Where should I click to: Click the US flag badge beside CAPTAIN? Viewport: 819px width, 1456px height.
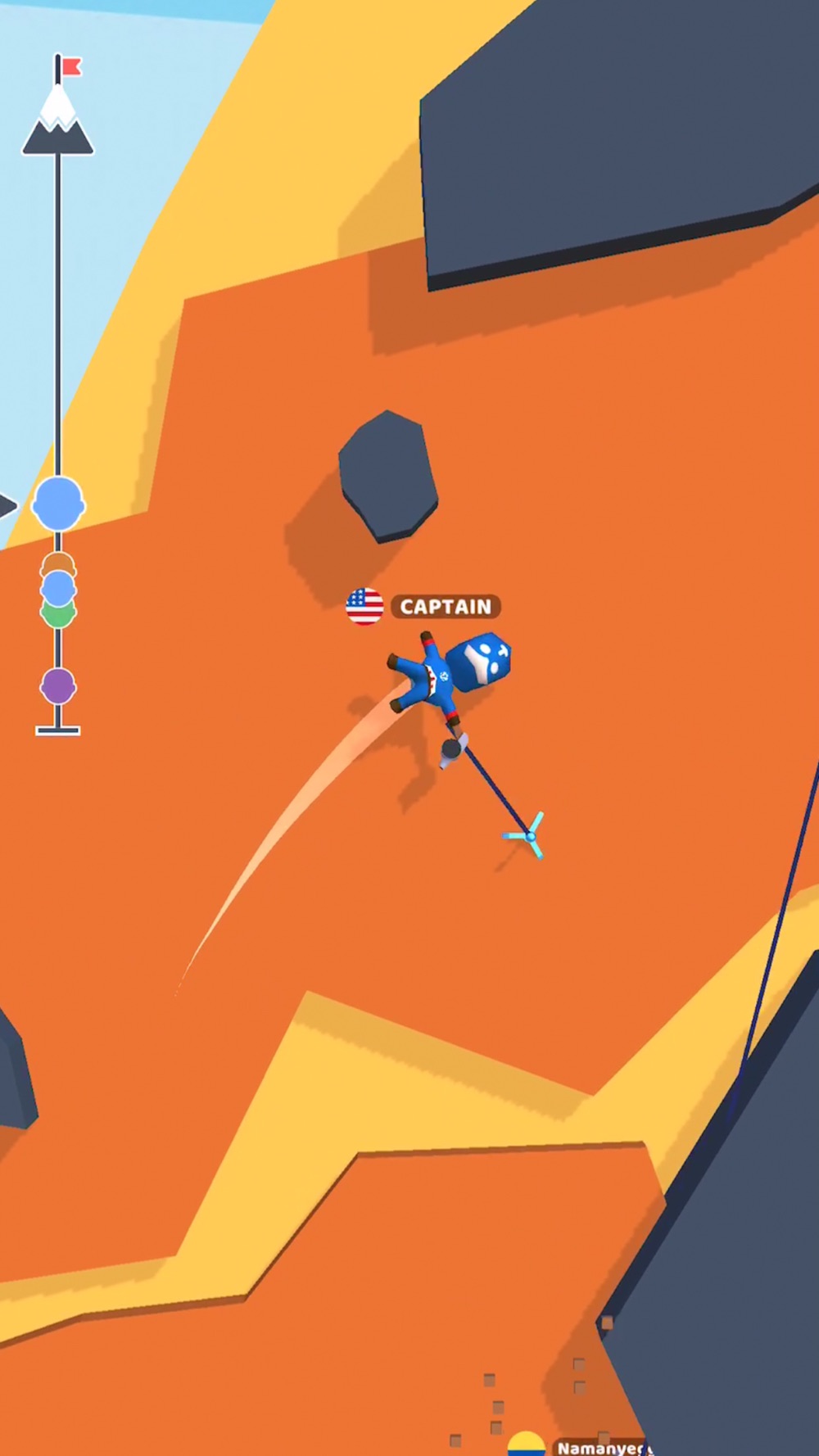coord(364,607)
